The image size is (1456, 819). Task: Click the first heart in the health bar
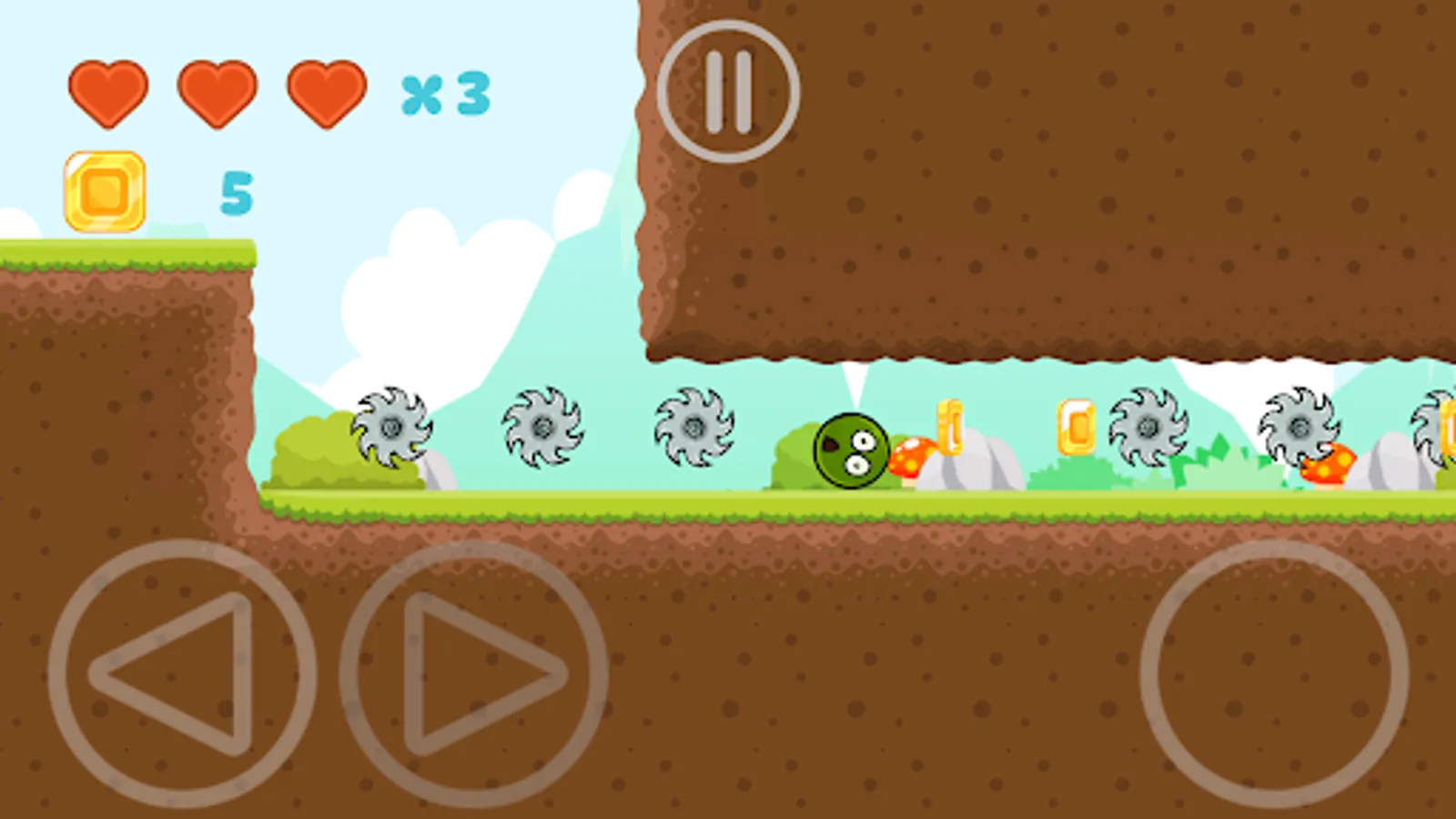click(109, 94)
